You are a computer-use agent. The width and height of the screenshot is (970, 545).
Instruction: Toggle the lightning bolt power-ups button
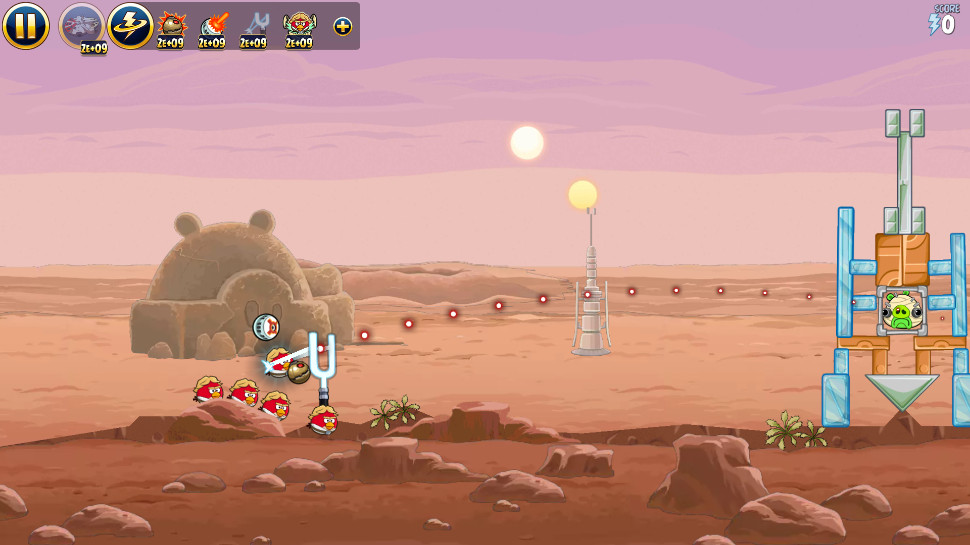pos(130,25)
